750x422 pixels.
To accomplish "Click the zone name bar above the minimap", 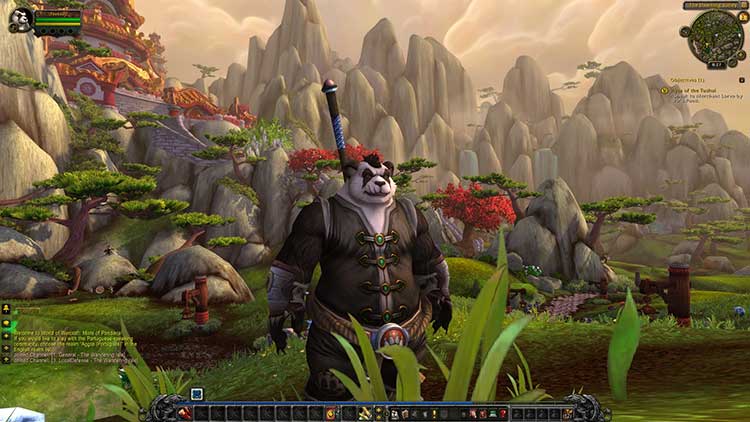I will pyautogui.click(x=714, y=5).
